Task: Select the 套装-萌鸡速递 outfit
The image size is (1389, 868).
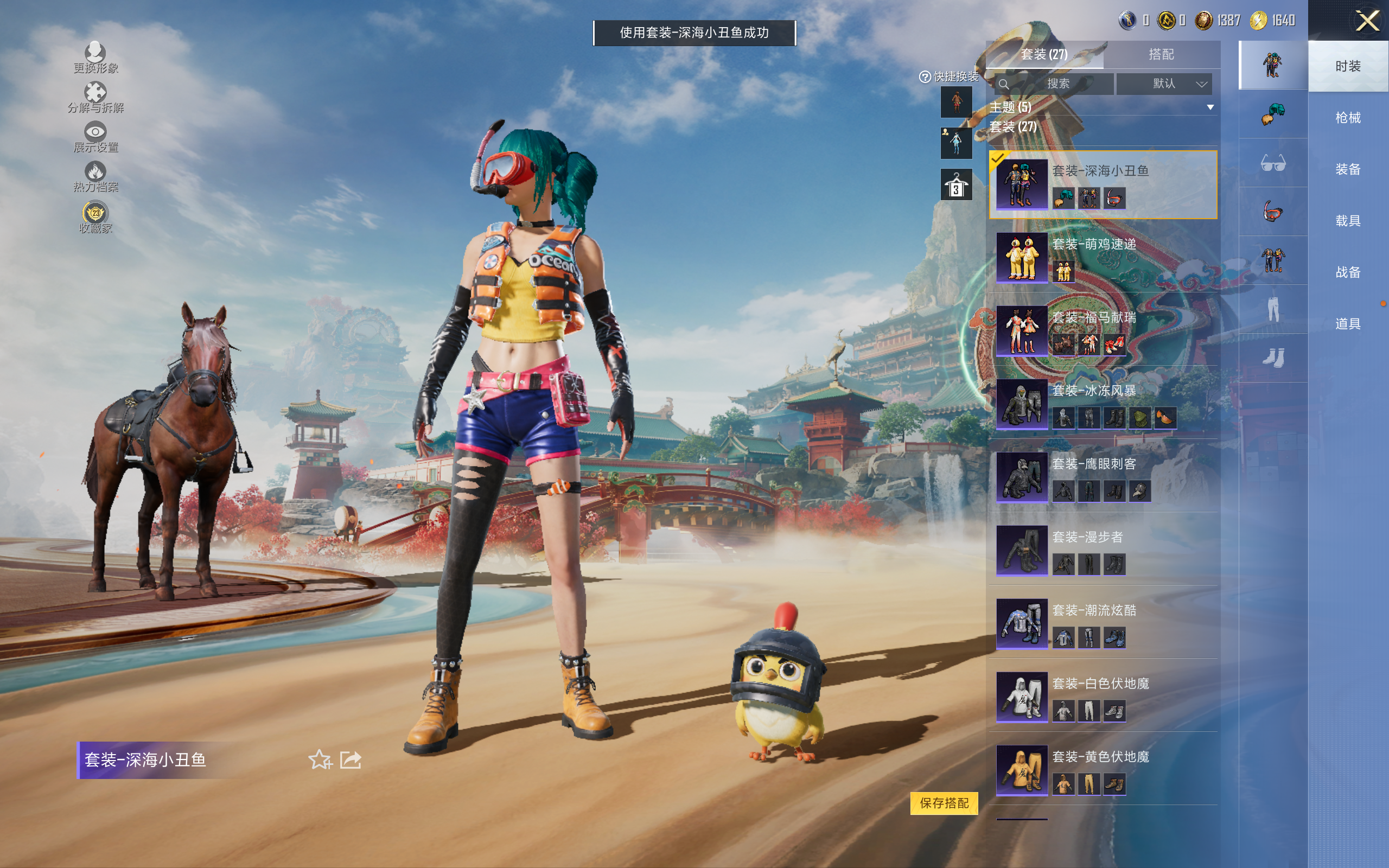Action: coord(1102,258)
